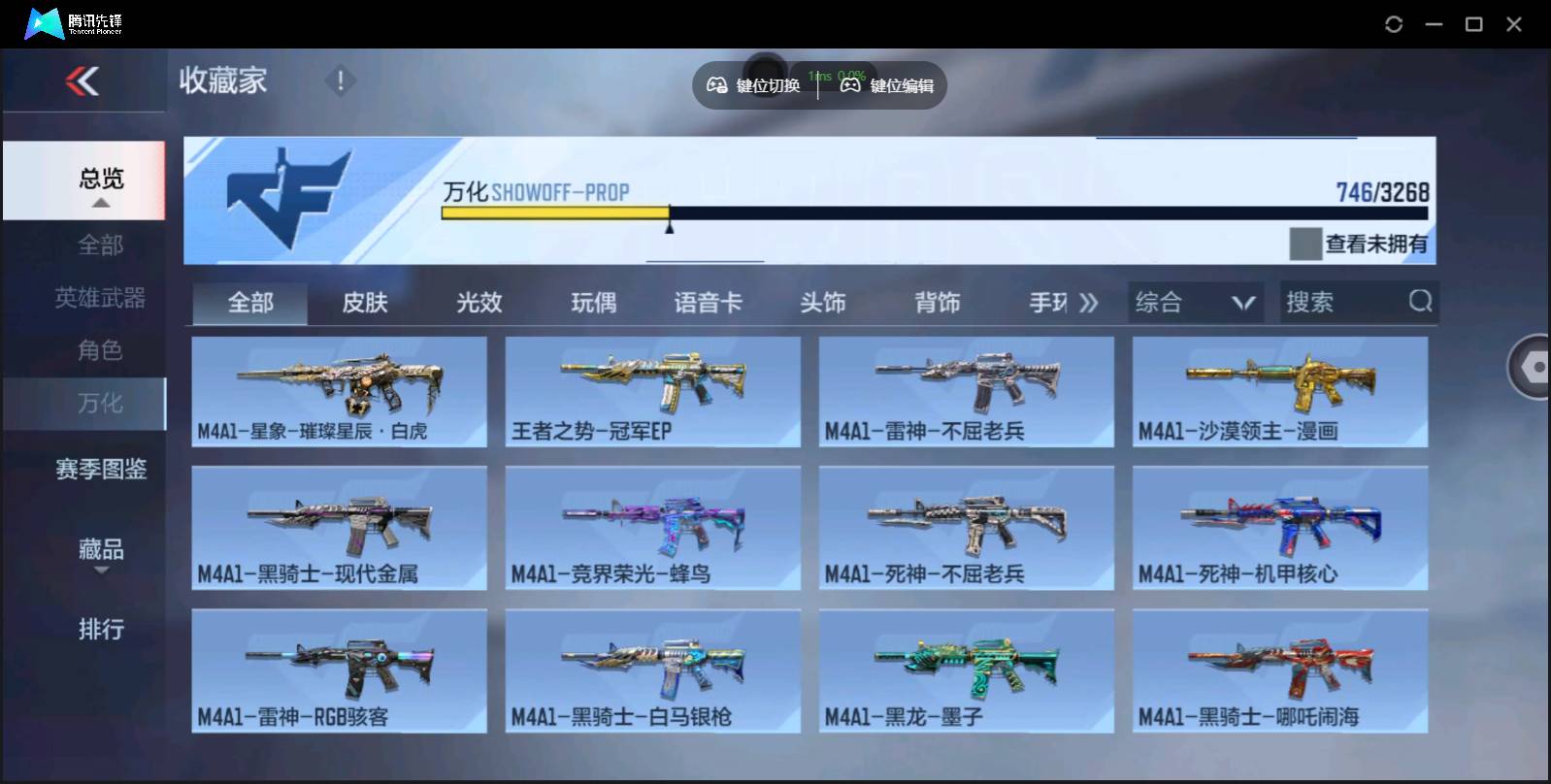
Task: Select the M4A1-黑龙-墨子 weapon thumbnail
Action: (967, 670)
